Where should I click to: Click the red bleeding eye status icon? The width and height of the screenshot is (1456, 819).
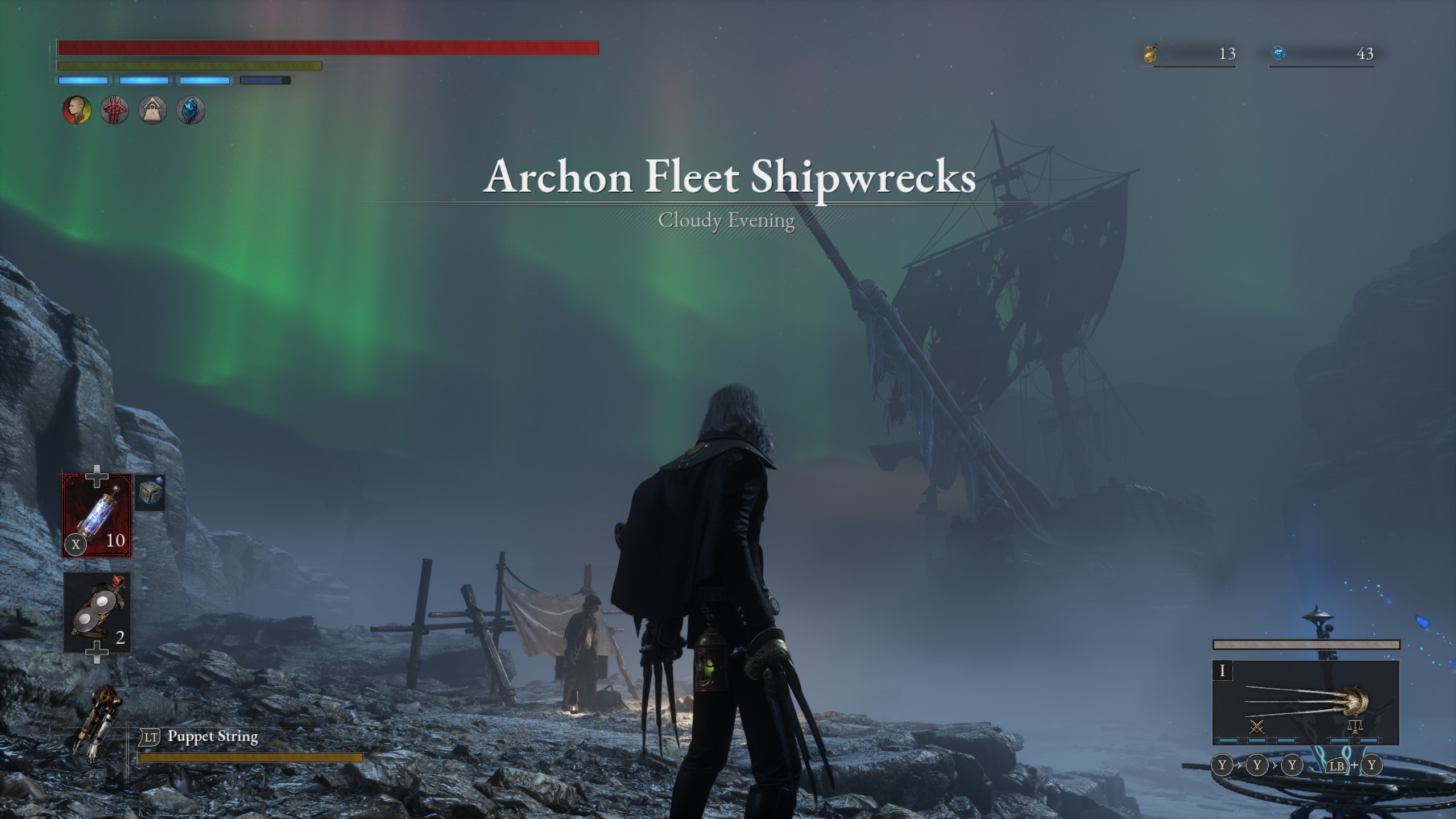coord(114,110)
